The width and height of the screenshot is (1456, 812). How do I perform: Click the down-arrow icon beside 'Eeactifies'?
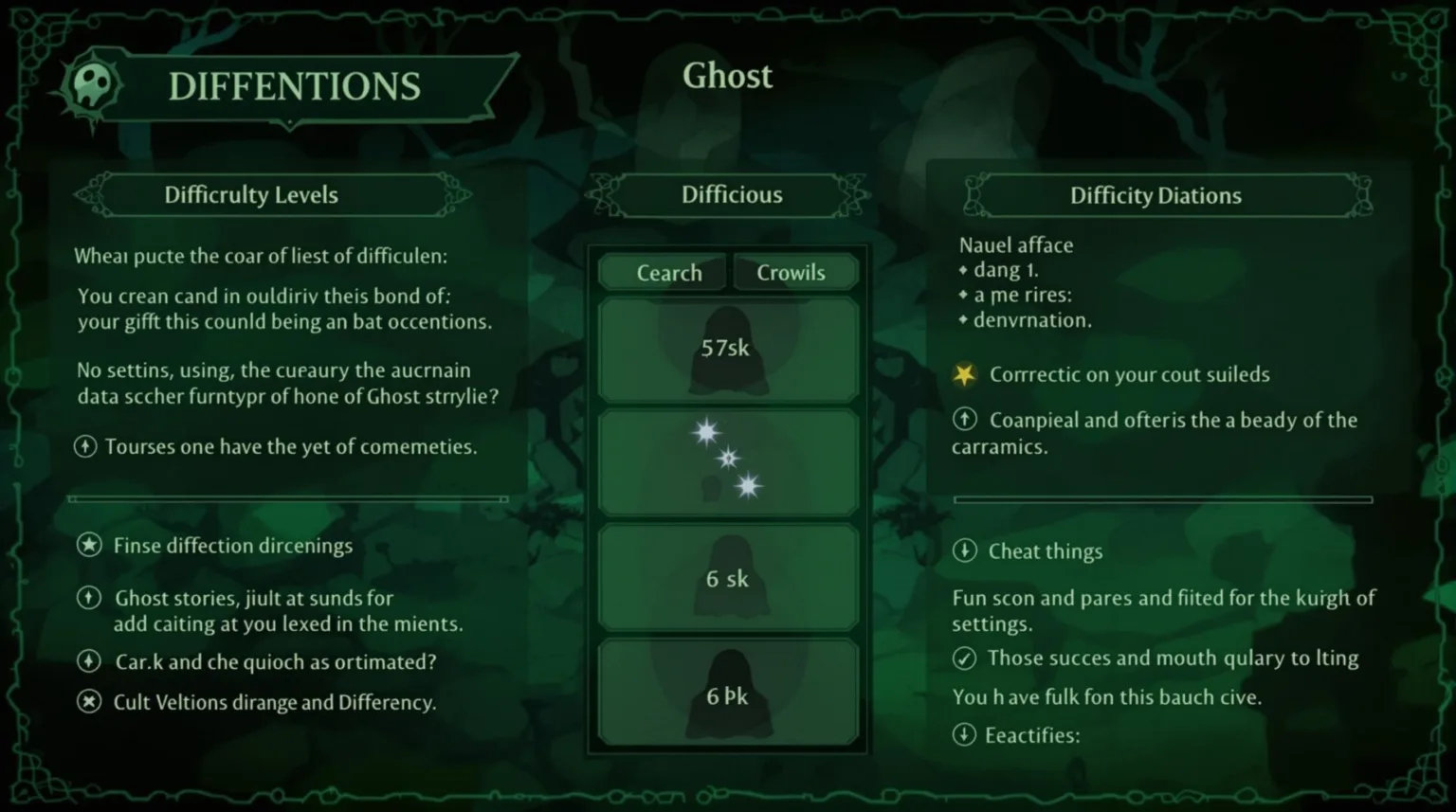[966, 734]
